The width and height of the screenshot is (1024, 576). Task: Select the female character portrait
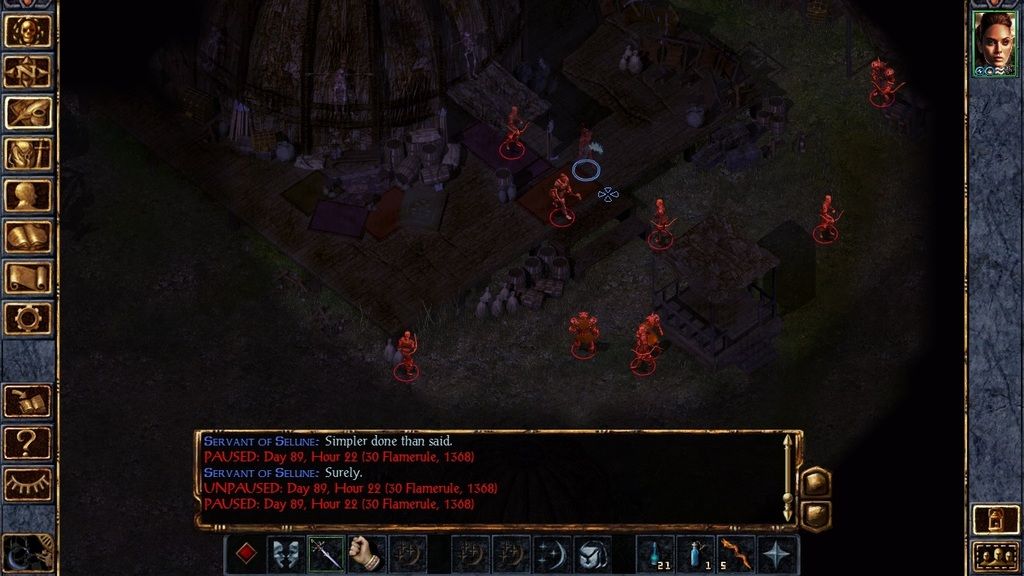tap(994, 42)
